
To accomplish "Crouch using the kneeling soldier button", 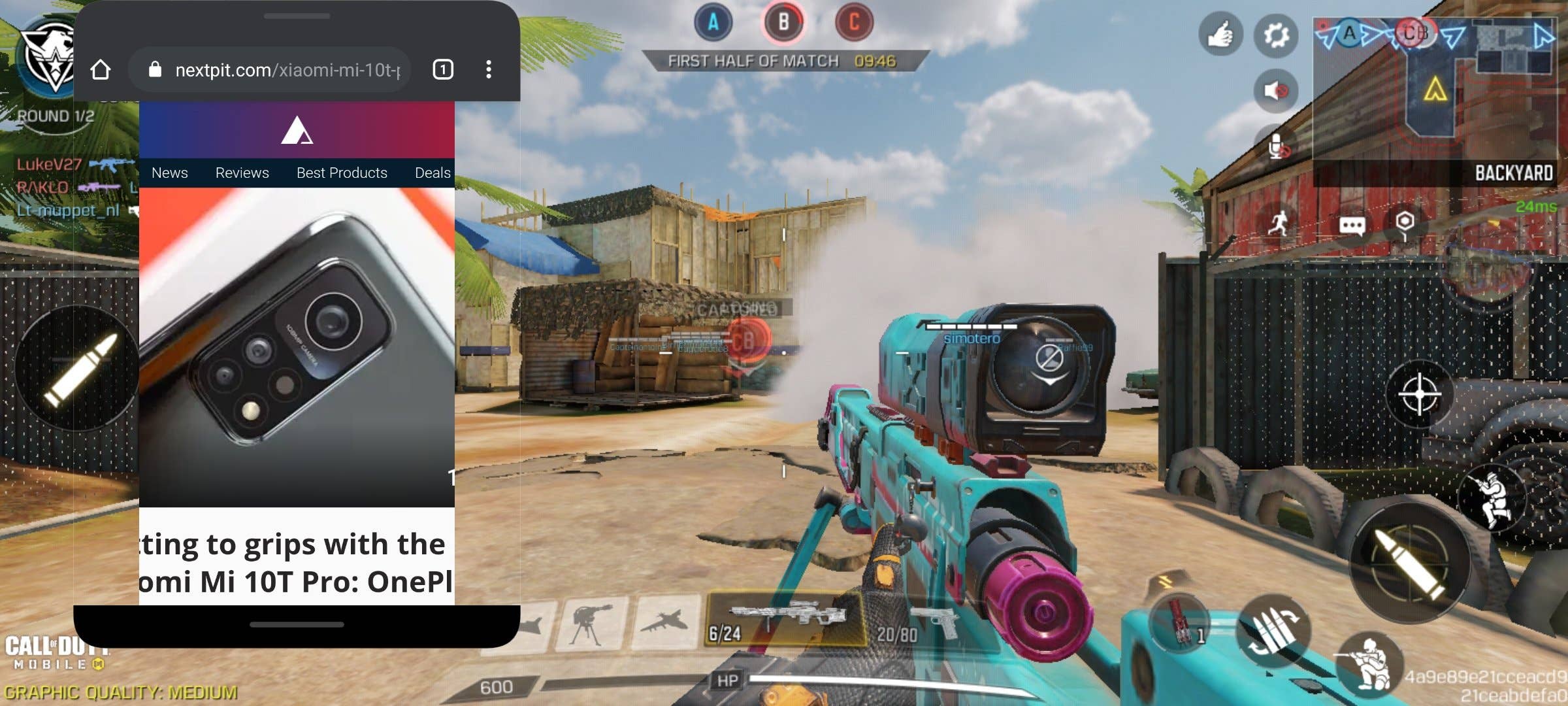I will pyautogui.click(x=1369, y=660).
